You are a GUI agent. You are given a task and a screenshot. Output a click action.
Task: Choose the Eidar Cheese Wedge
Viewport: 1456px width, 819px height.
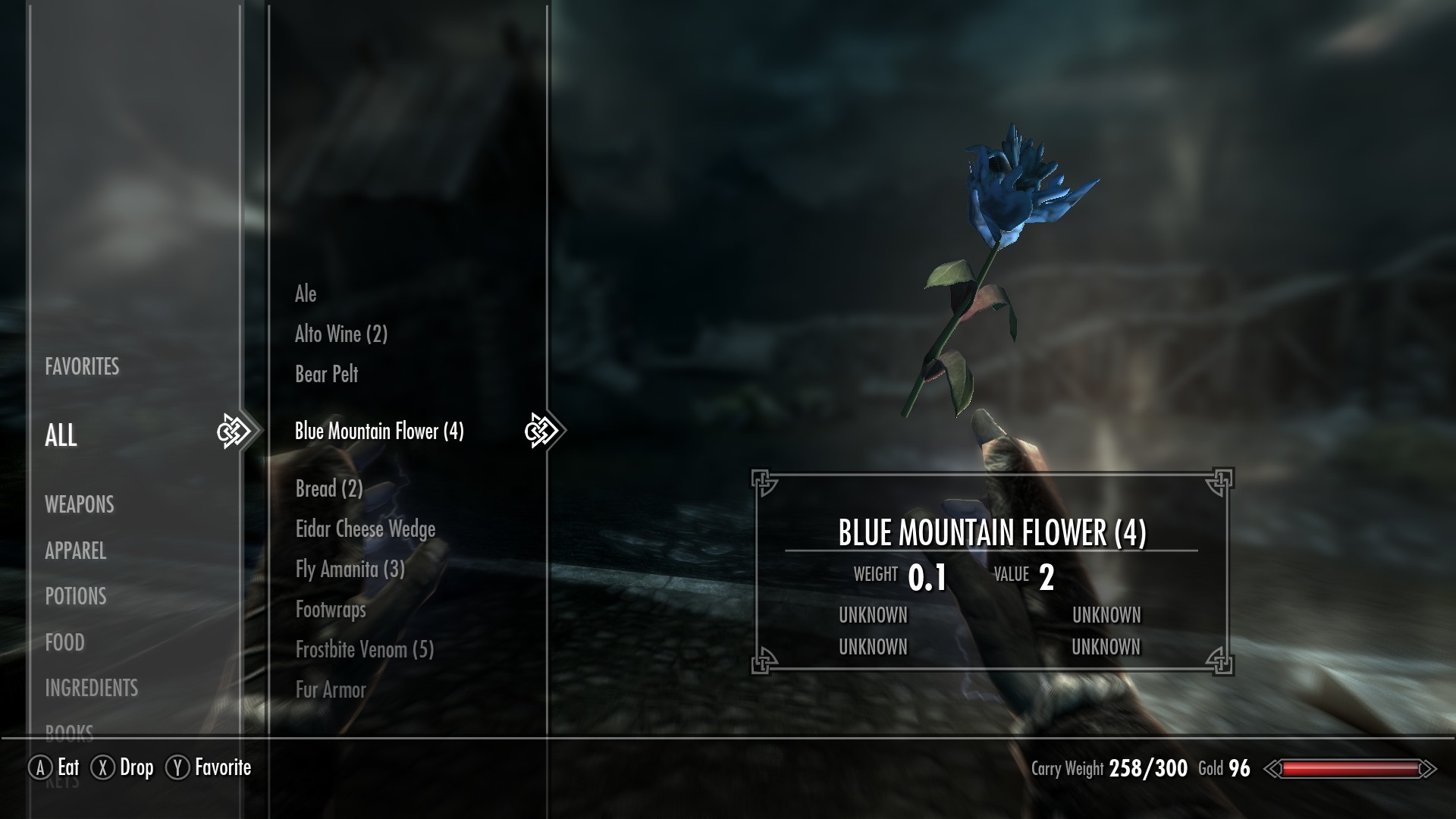coord(366,529)
